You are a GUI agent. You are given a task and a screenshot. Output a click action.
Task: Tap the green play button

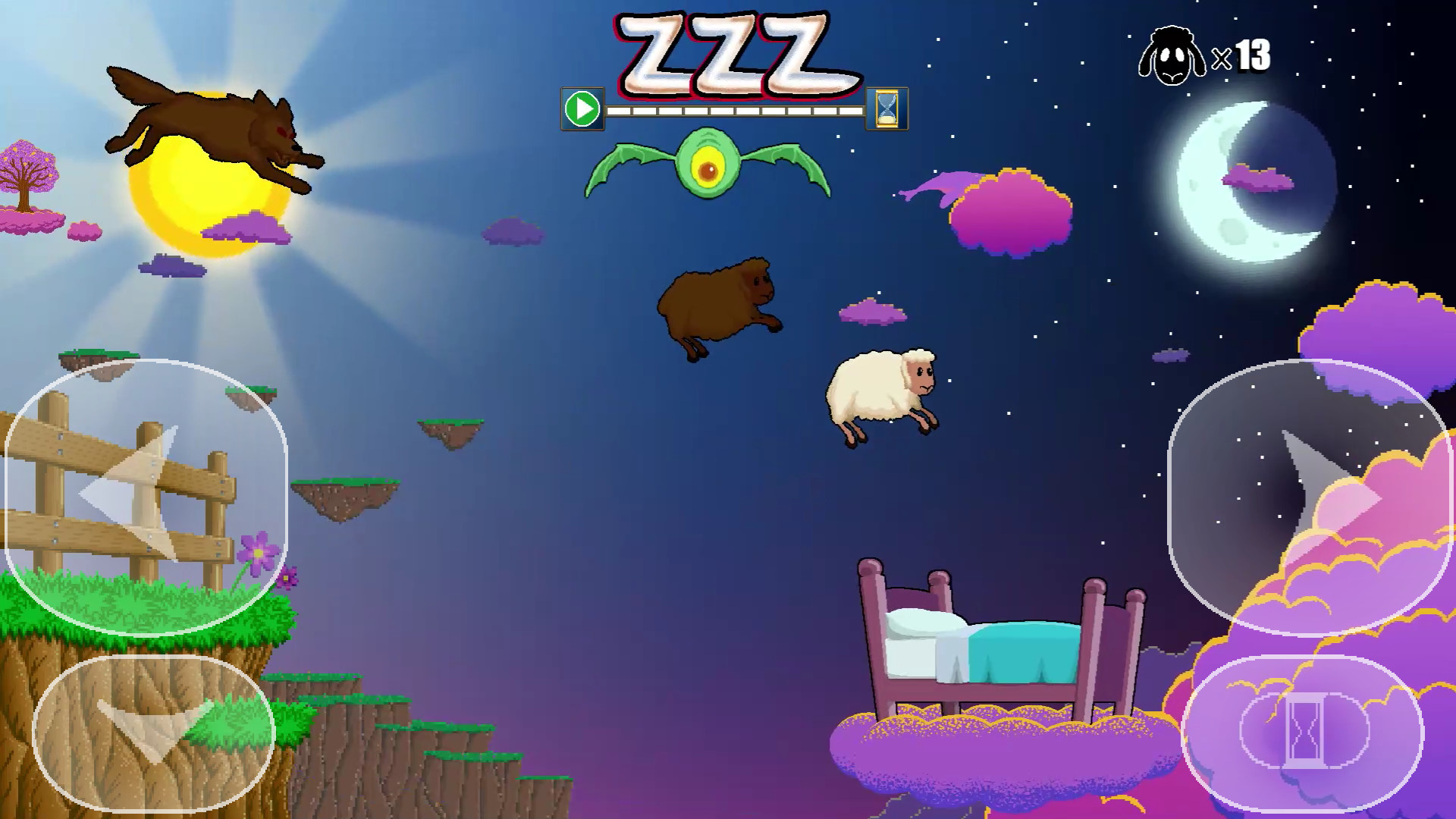582,111
